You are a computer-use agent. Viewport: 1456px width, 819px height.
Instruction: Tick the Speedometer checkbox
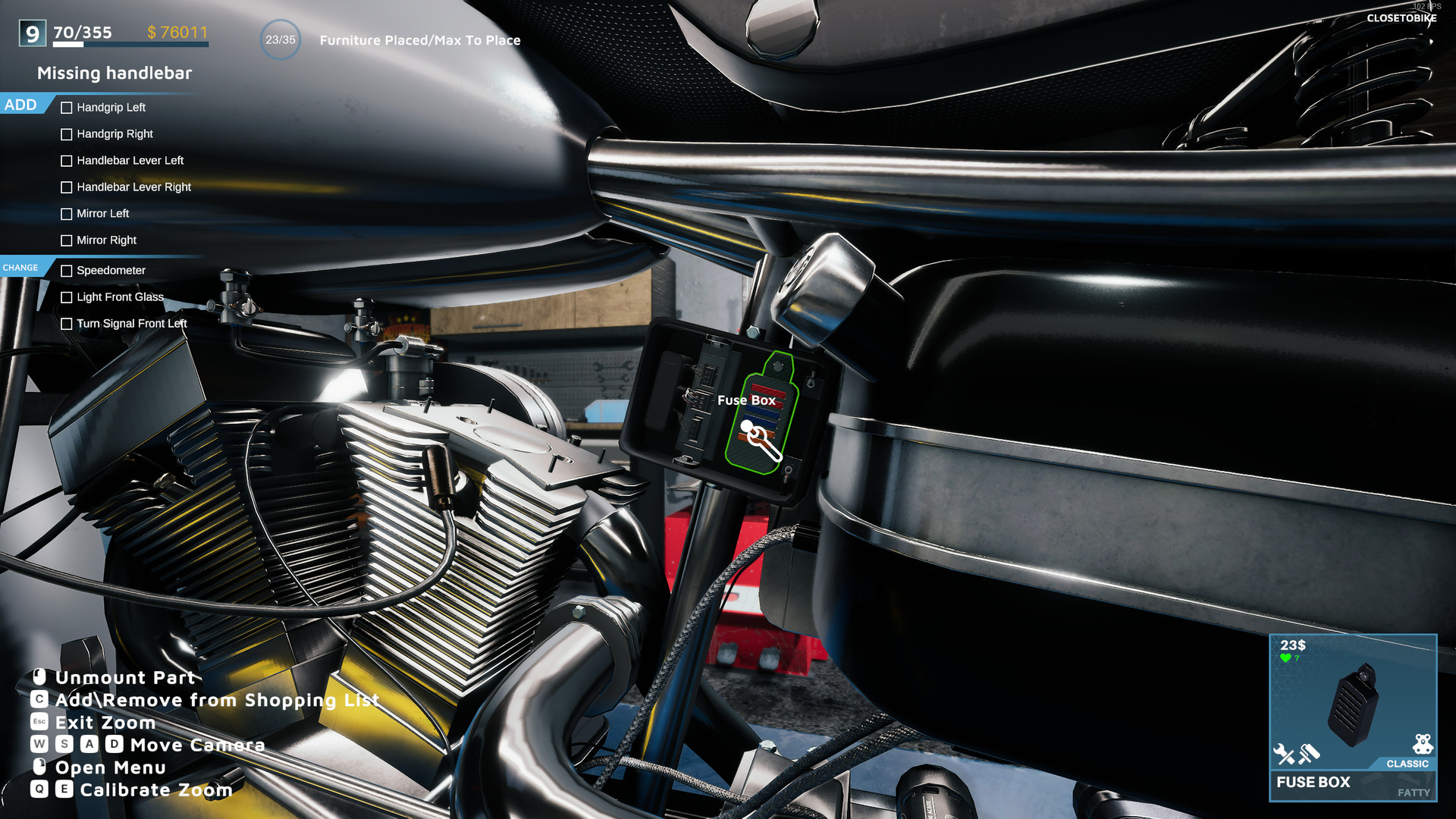[x=67, y=271]
